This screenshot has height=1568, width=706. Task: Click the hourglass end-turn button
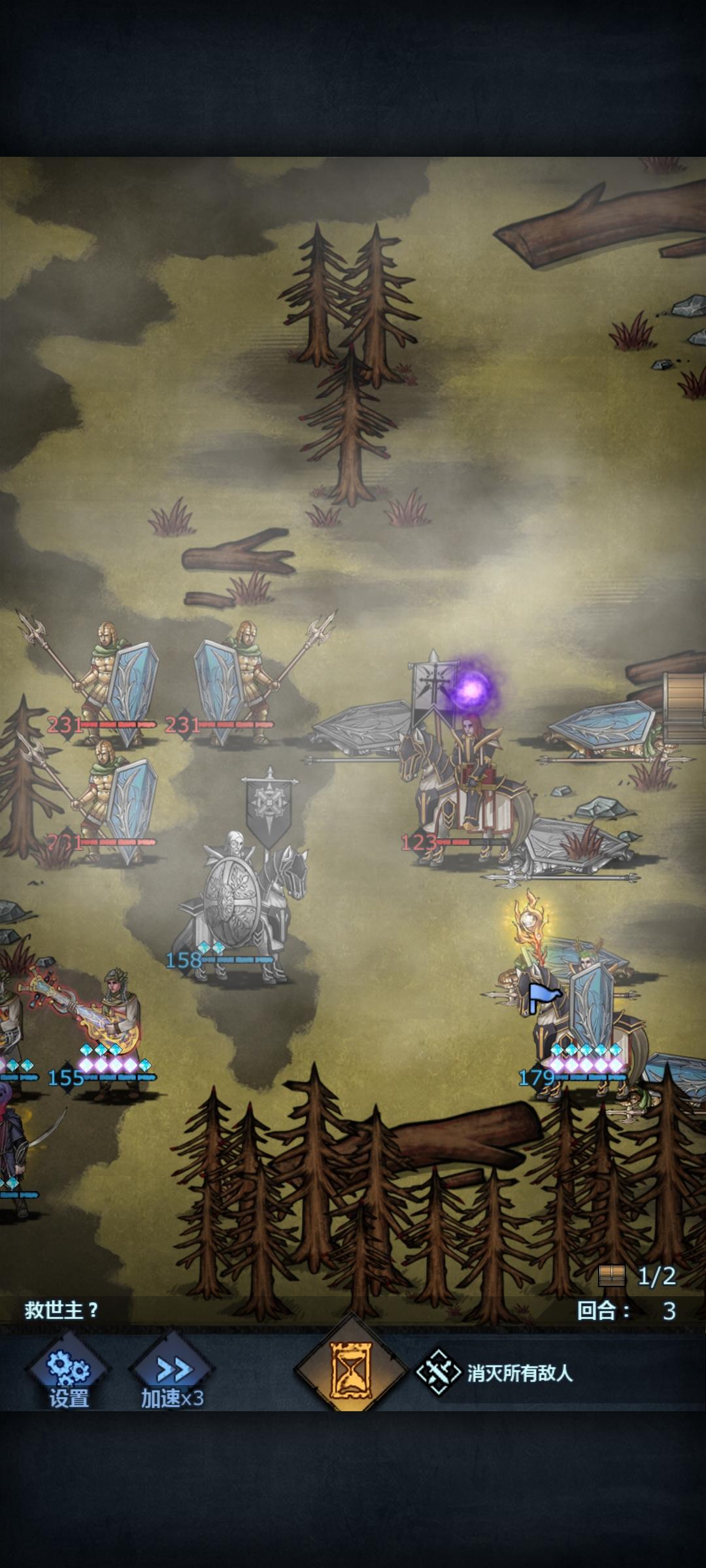(x=351, y=1369)
